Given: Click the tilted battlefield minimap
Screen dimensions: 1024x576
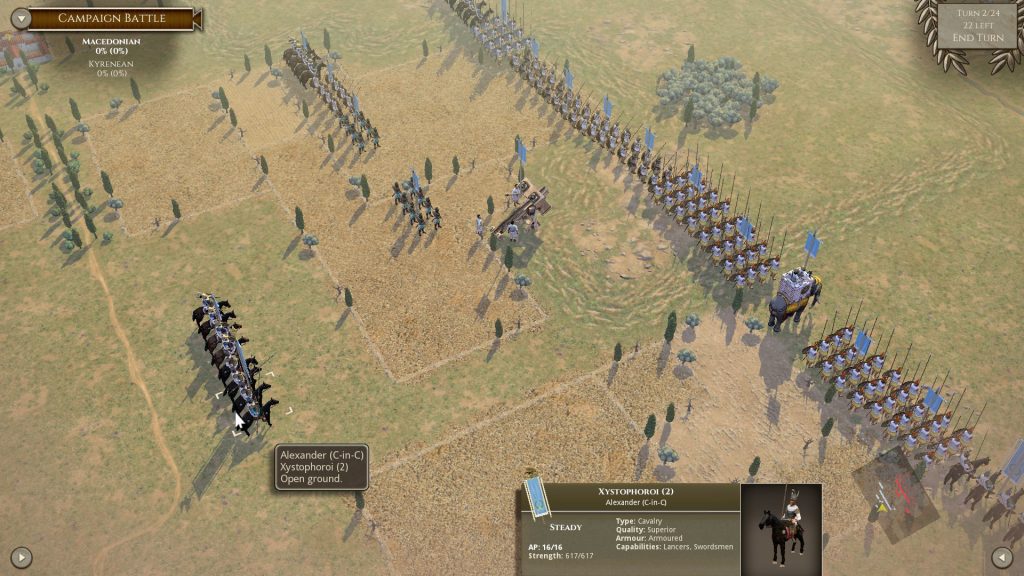Looking at the screenshot, I should [x=895, y=492].
